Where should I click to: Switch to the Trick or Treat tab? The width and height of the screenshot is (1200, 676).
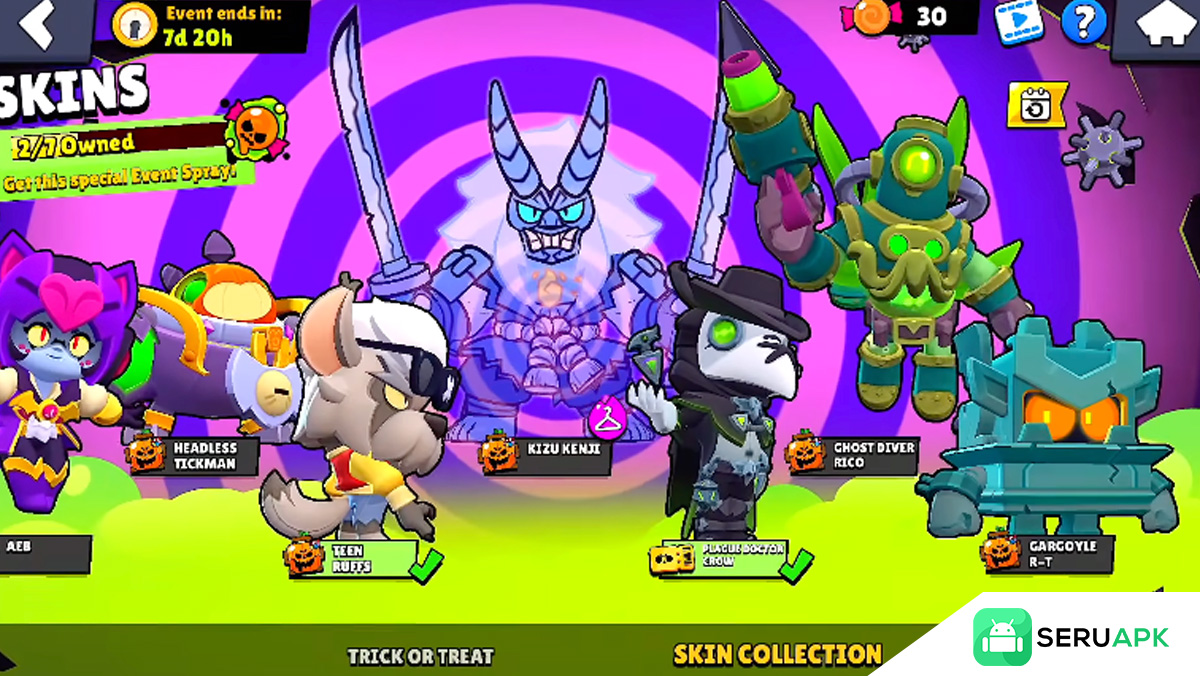pos(420,656)
